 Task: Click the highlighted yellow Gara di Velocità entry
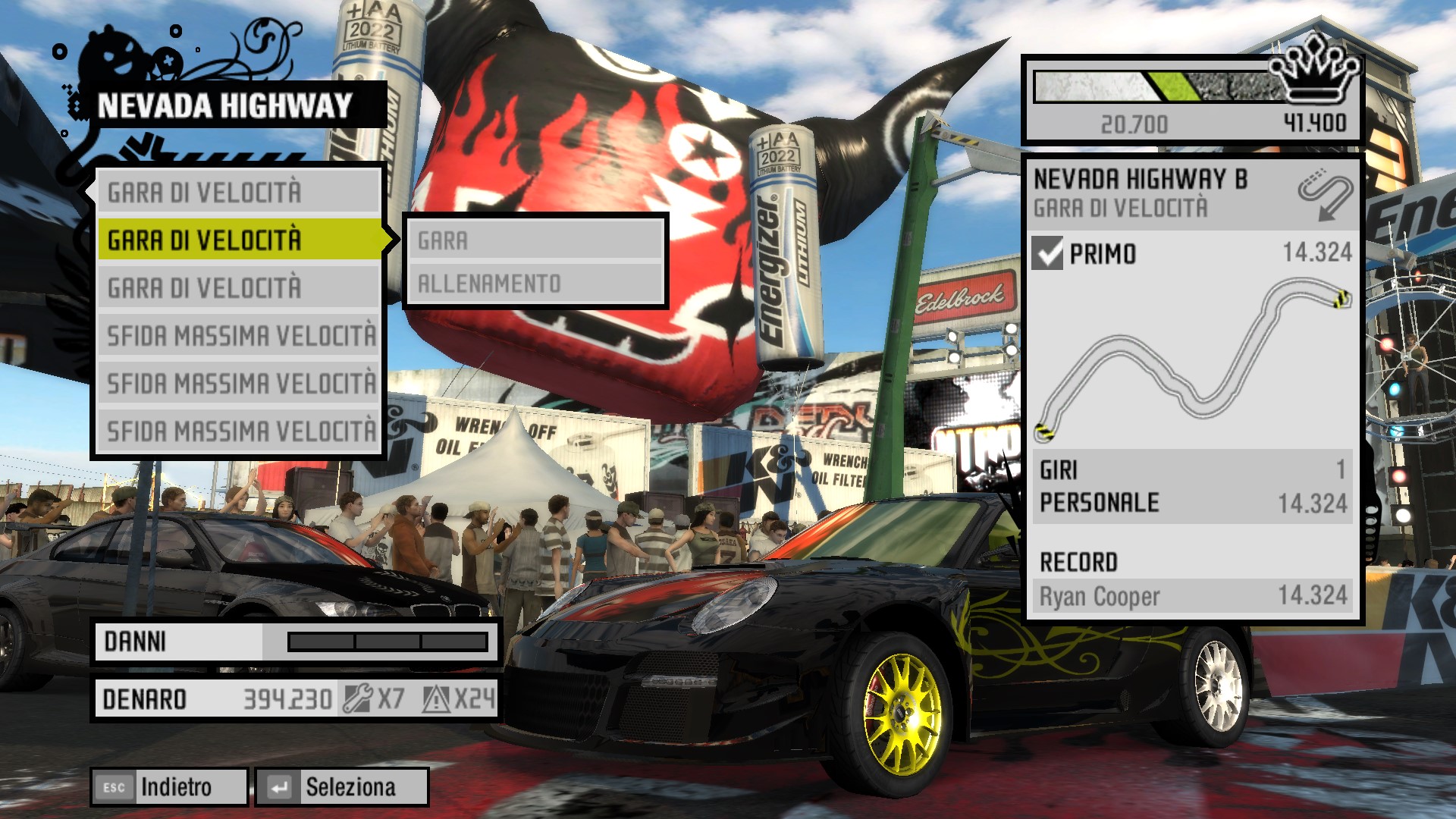pos(240,240)
